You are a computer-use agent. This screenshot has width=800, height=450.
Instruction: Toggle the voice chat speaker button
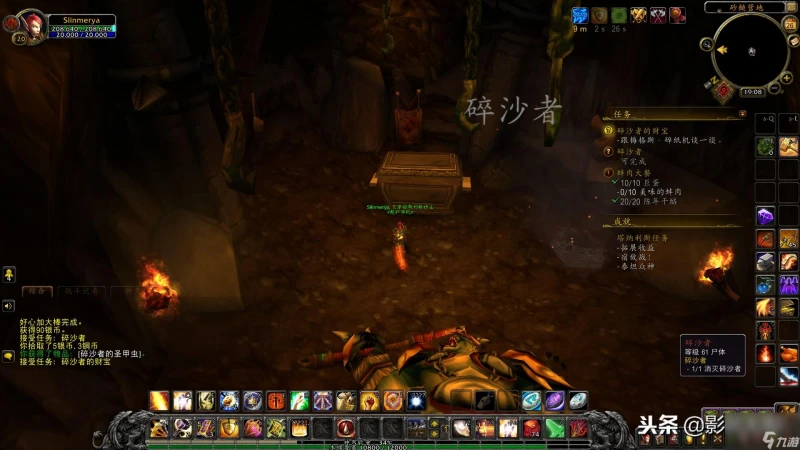click(x=8, y=305)
